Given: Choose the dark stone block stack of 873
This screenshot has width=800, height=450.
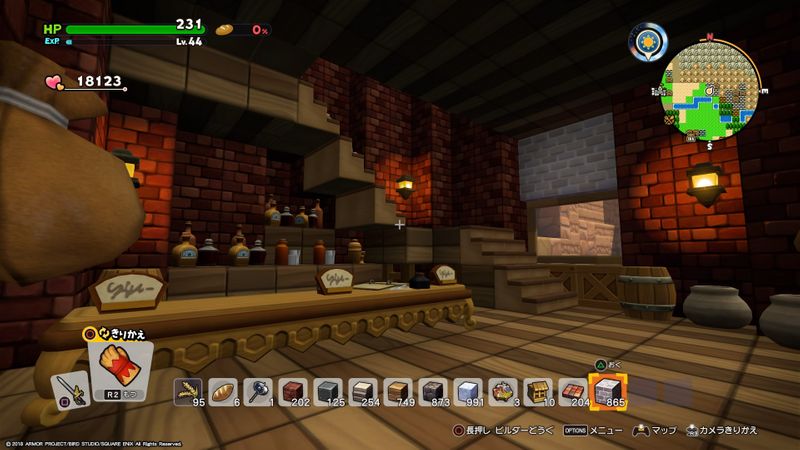Looking at the screenshot, I should coord(433,392).
